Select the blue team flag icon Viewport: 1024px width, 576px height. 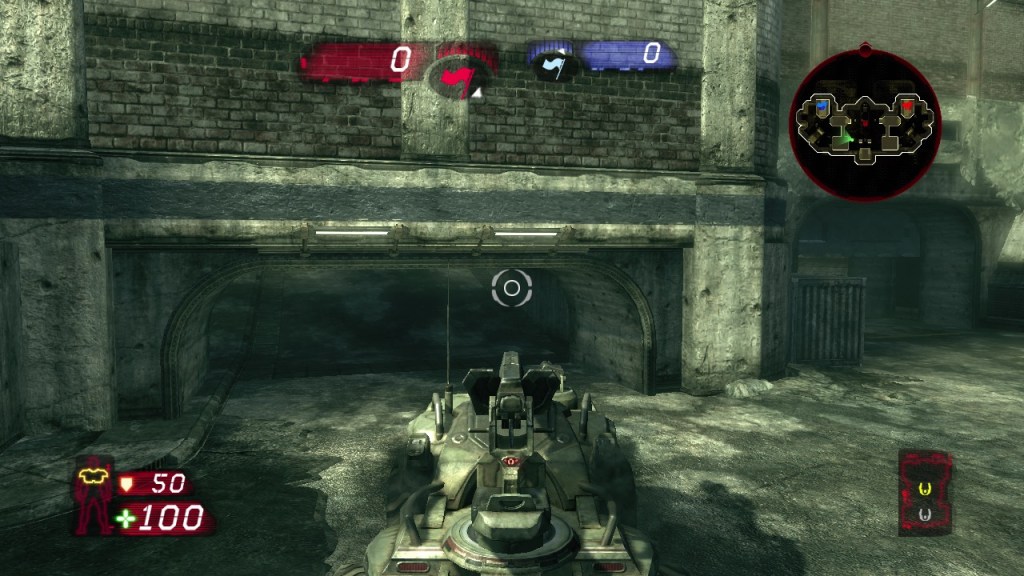point(553,60)
